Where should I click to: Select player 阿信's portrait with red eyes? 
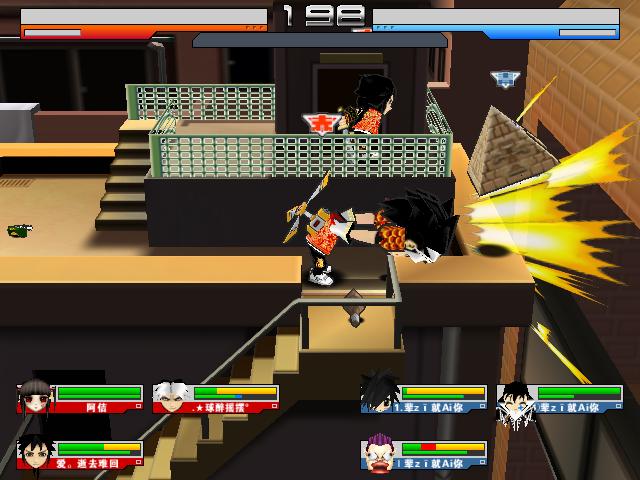click(x=35, y=396)
